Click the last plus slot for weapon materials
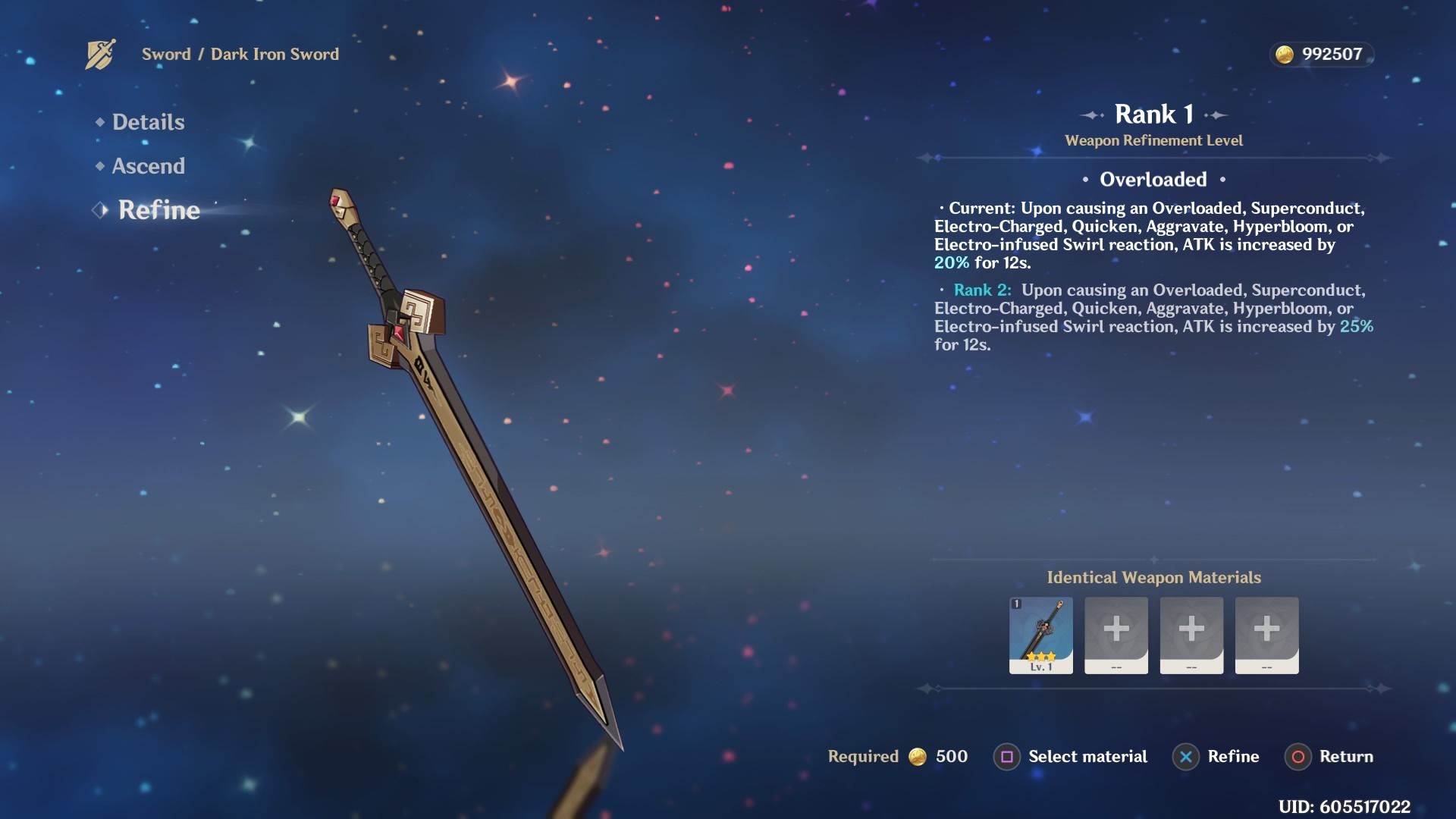The image size is (1456, 819). [1266, 628]
